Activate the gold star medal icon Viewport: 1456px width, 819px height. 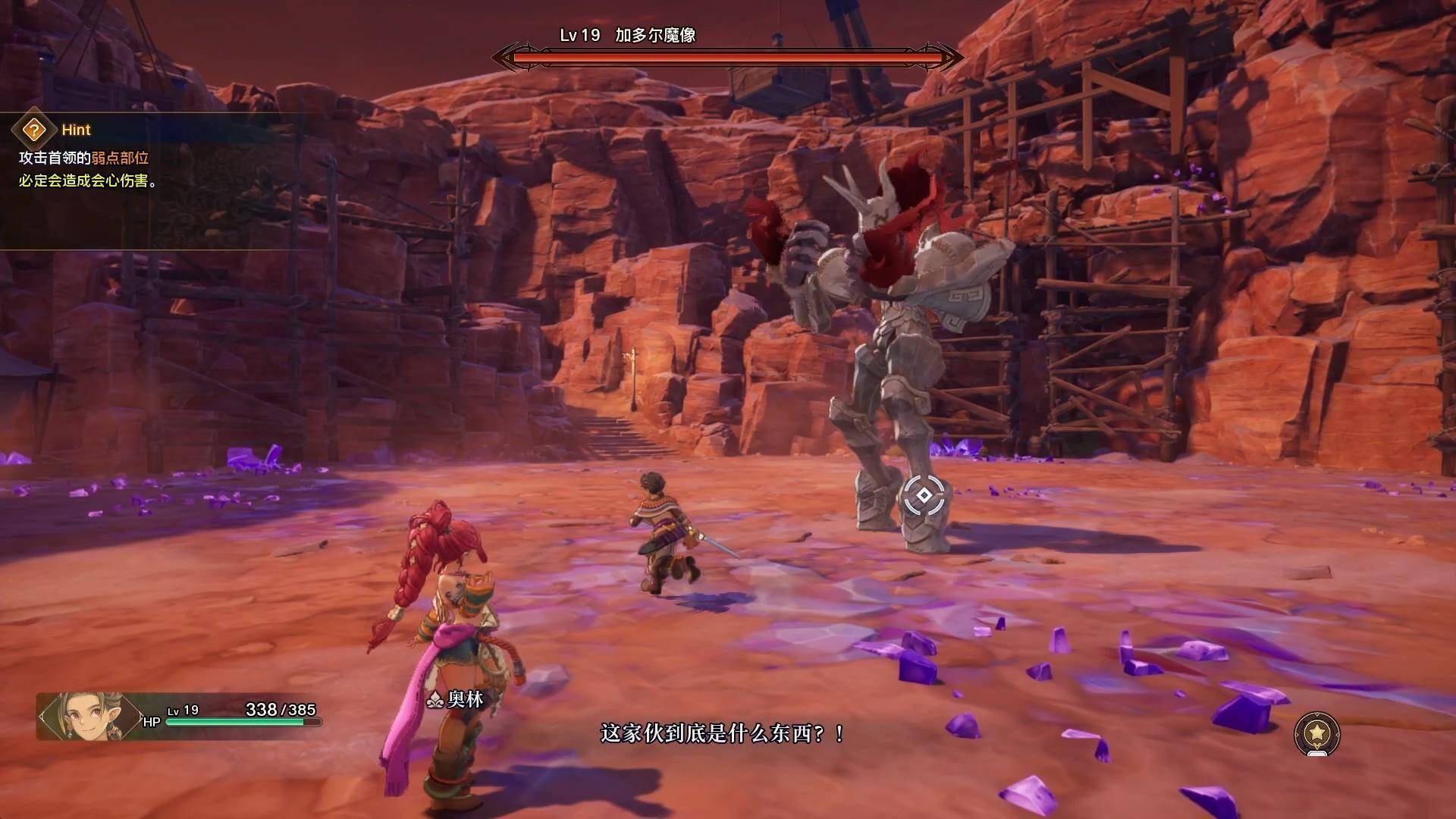click(x=1317, y=733)
